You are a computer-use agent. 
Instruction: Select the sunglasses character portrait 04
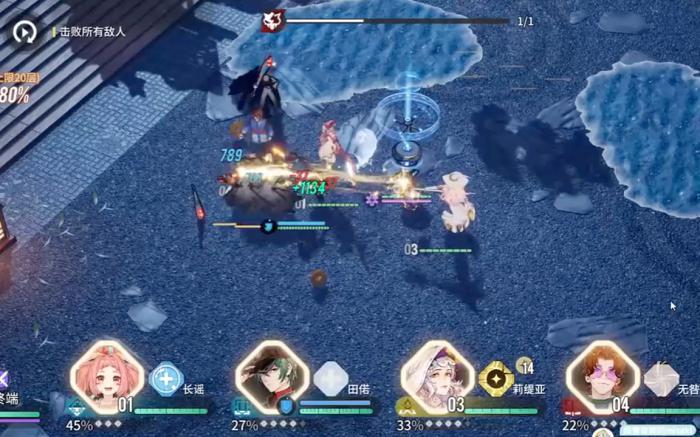(602, 377)
